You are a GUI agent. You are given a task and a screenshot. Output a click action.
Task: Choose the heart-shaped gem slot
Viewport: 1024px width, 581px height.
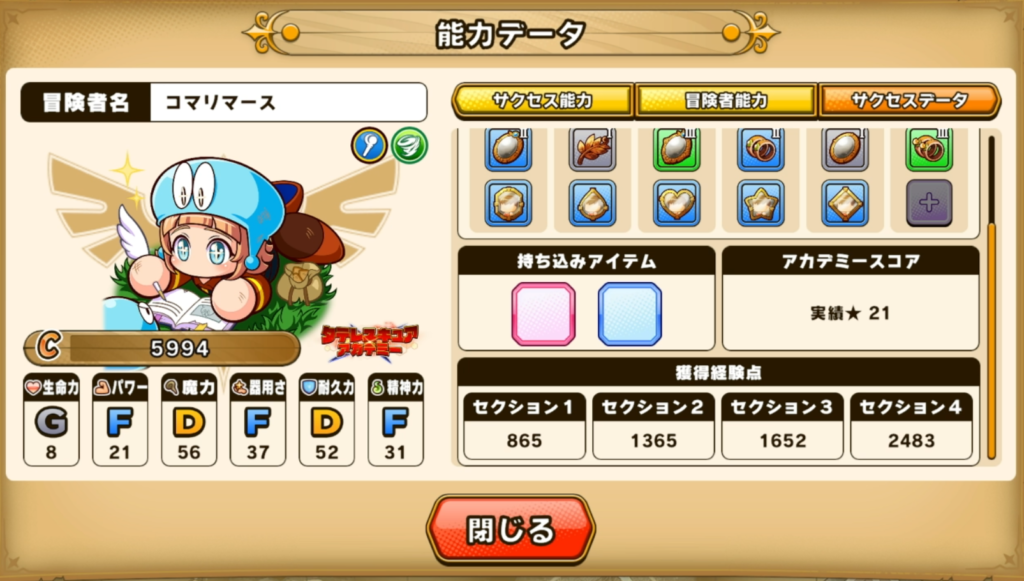[677, 202]
